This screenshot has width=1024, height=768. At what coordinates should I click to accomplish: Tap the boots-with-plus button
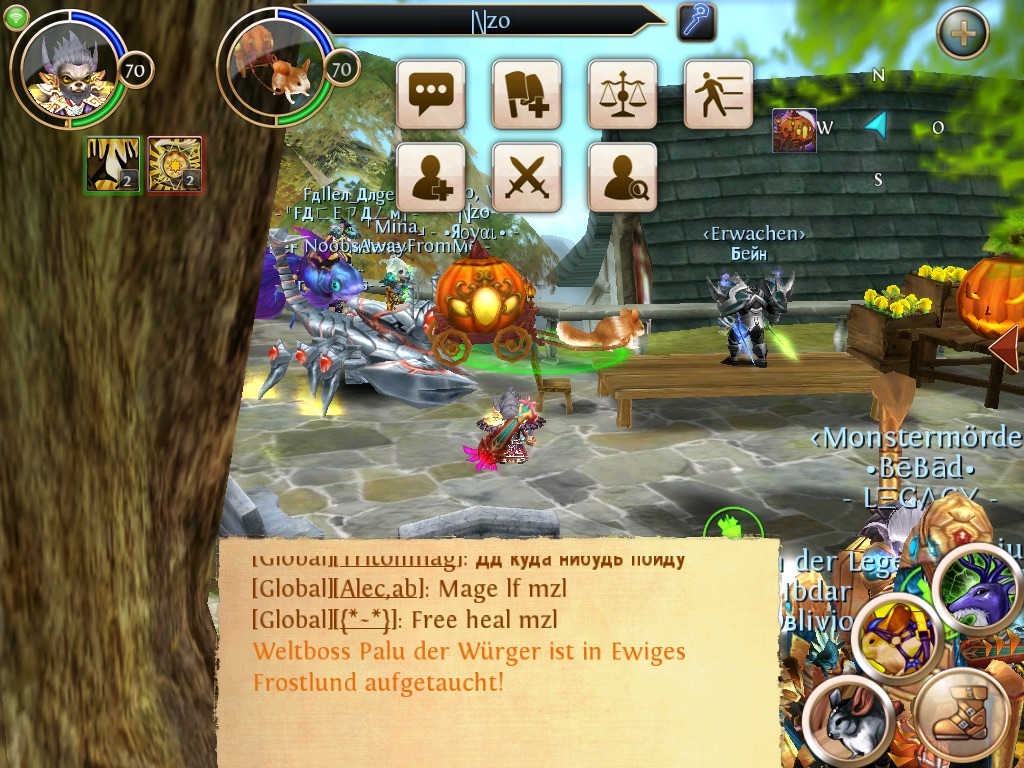click(526, 94)
